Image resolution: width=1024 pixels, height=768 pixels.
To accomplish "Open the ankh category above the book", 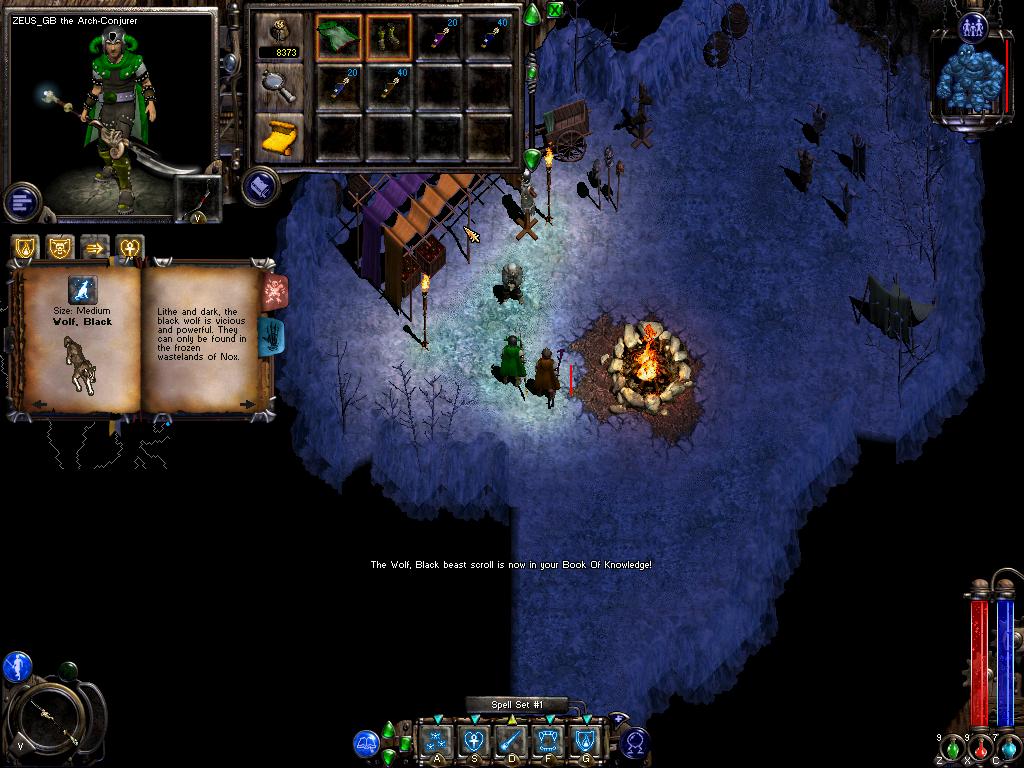I will [129, 247].
